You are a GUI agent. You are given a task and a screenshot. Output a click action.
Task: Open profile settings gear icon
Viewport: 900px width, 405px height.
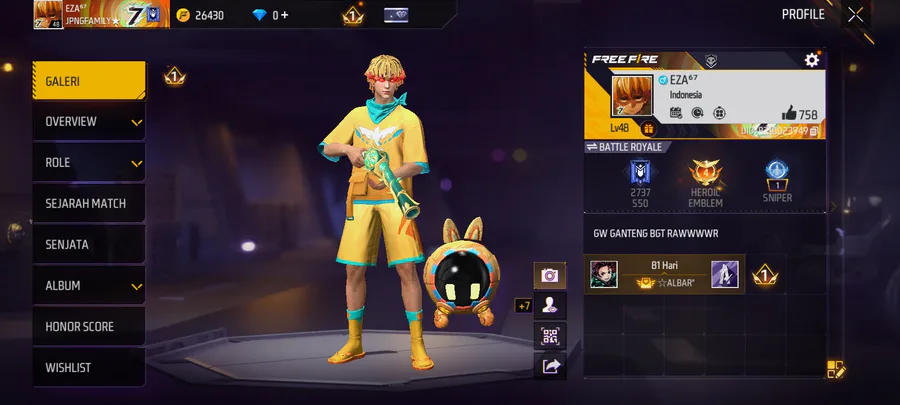click(812, 60)
